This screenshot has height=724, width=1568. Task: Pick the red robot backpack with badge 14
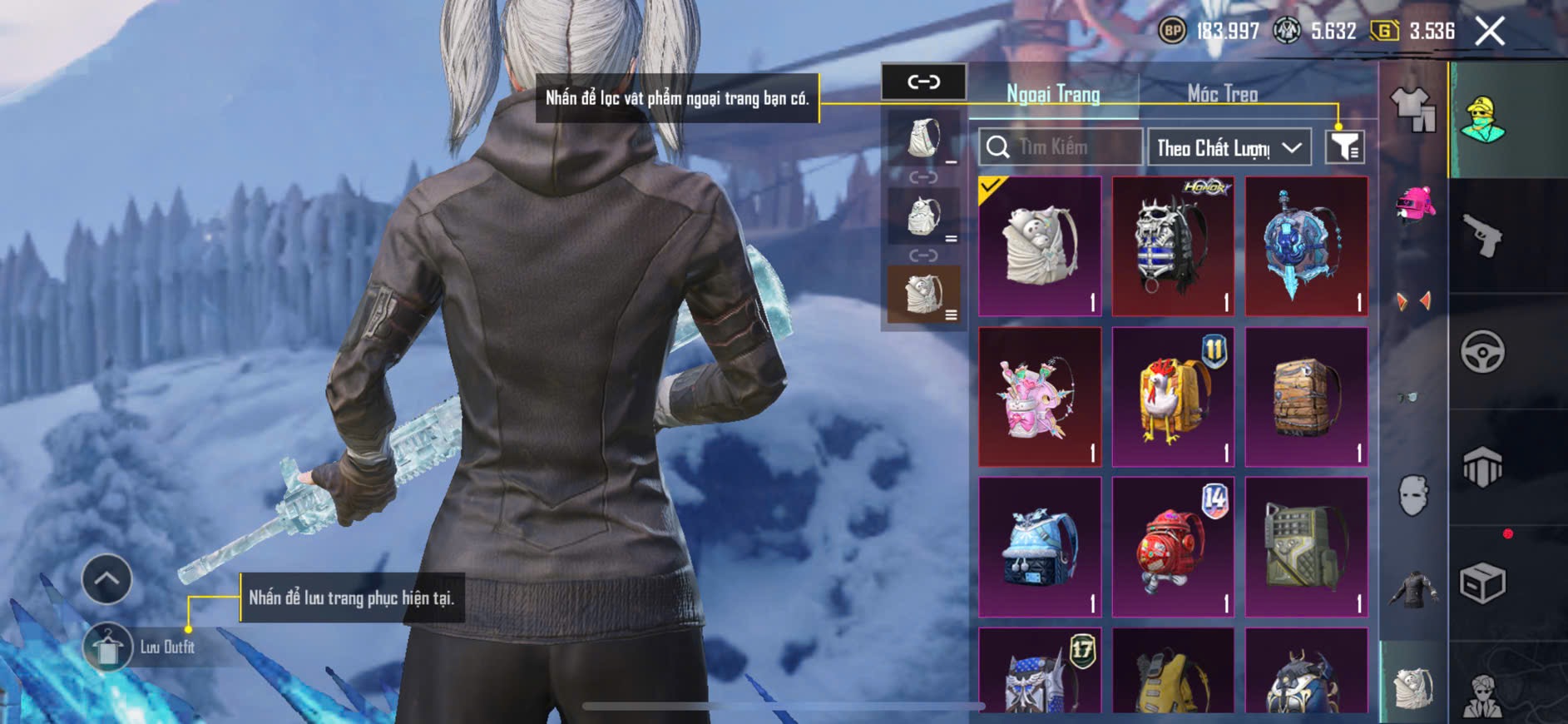1173,547
